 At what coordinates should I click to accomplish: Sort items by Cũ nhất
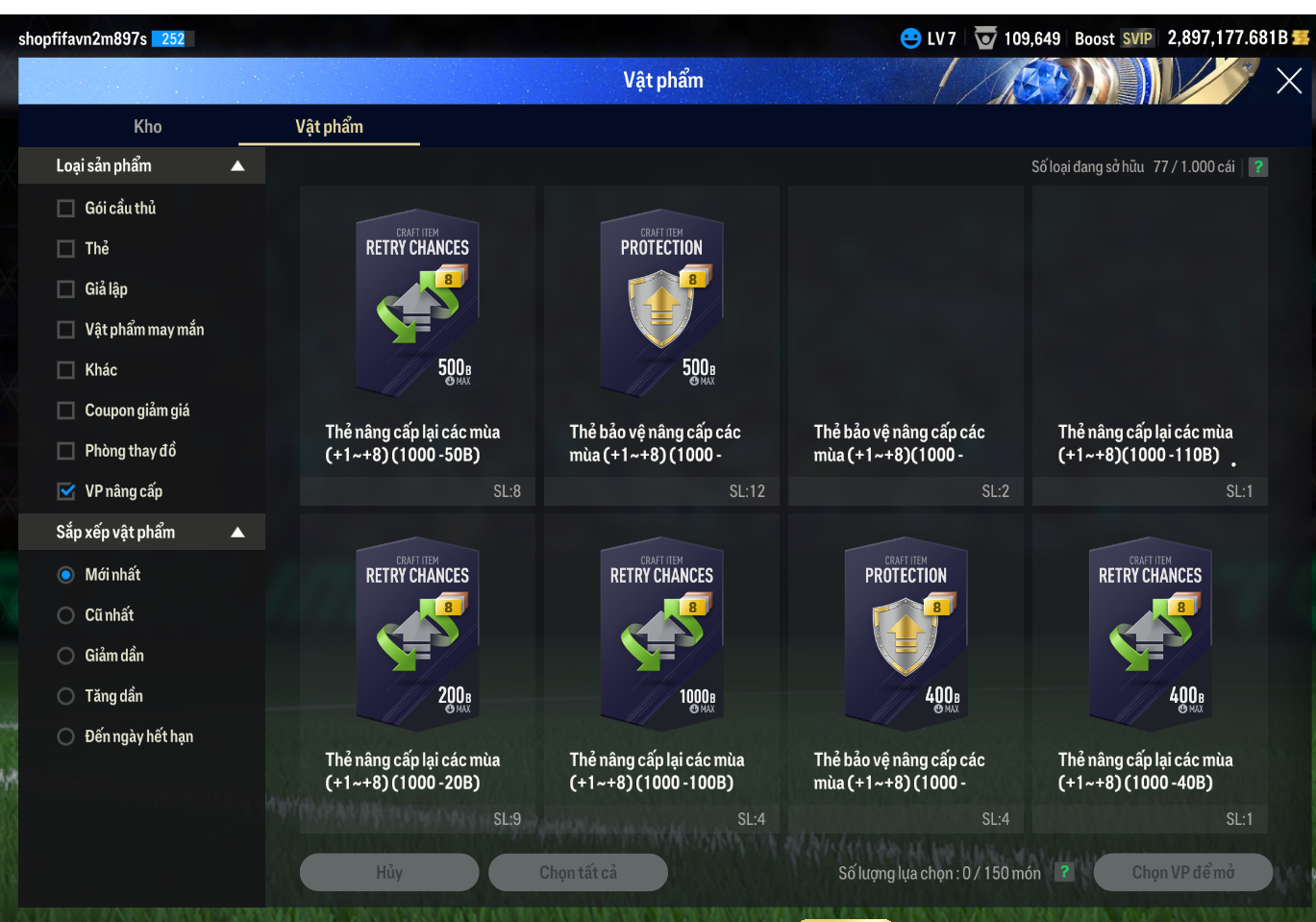click(x=66, y=615)
